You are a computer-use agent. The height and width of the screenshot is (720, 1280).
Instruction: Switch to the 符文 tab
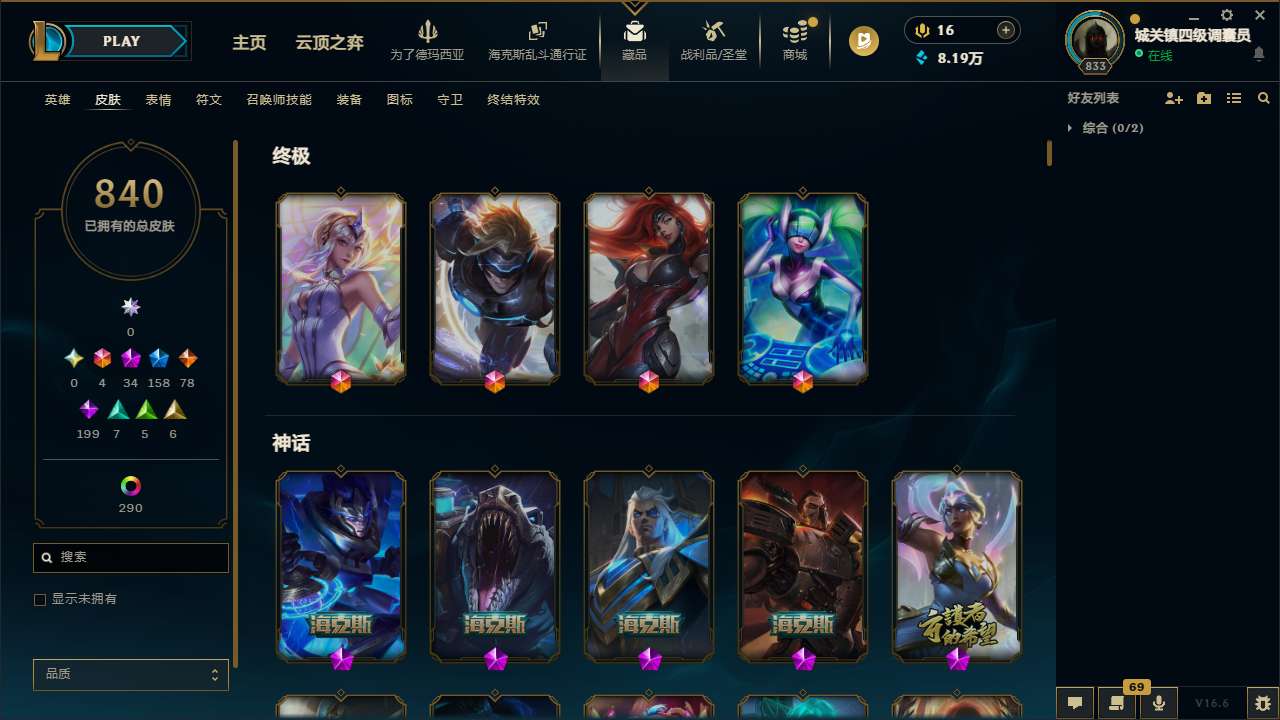209,99
